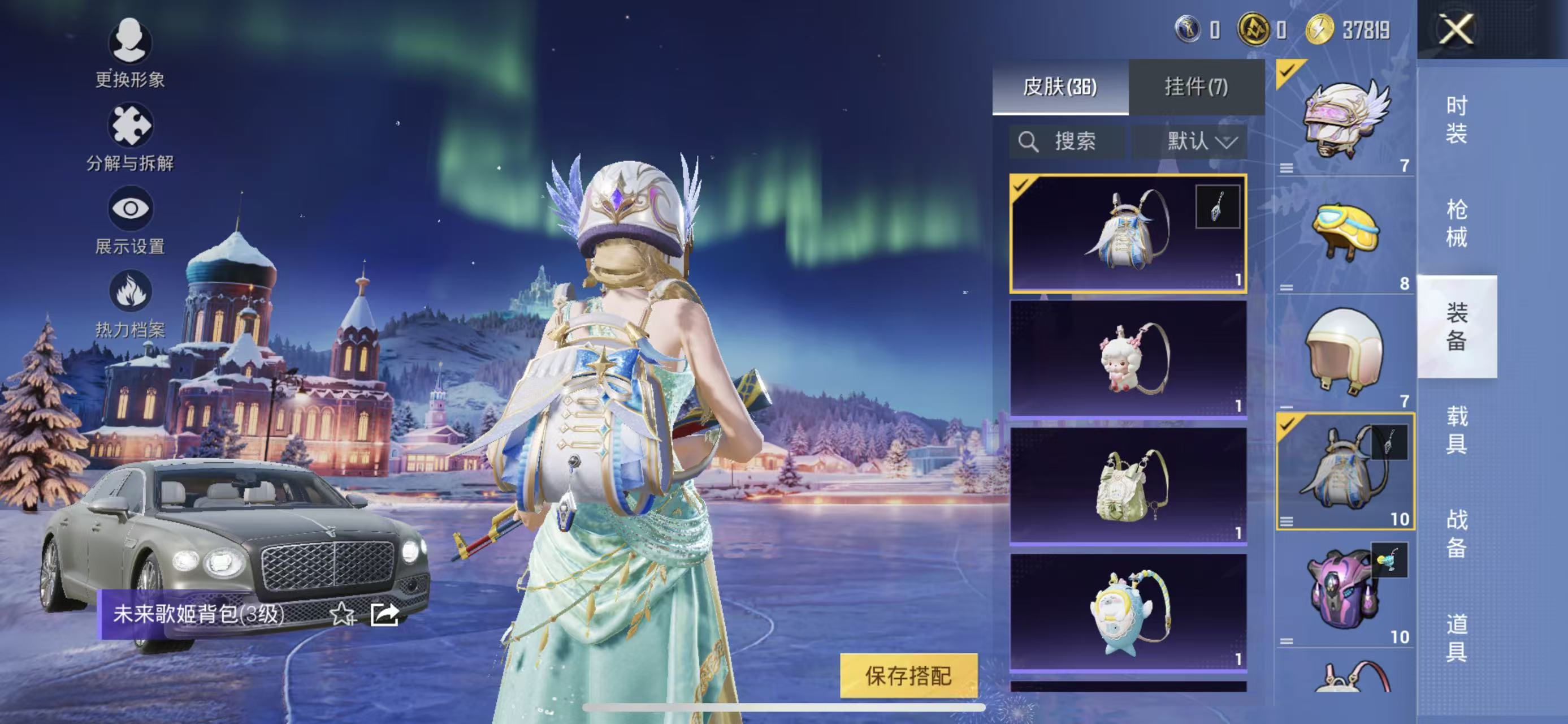Switch to the 挂件(7) pendants tab
The width and height of the screenshot is (1568, 724).
tap(1196, 87)
